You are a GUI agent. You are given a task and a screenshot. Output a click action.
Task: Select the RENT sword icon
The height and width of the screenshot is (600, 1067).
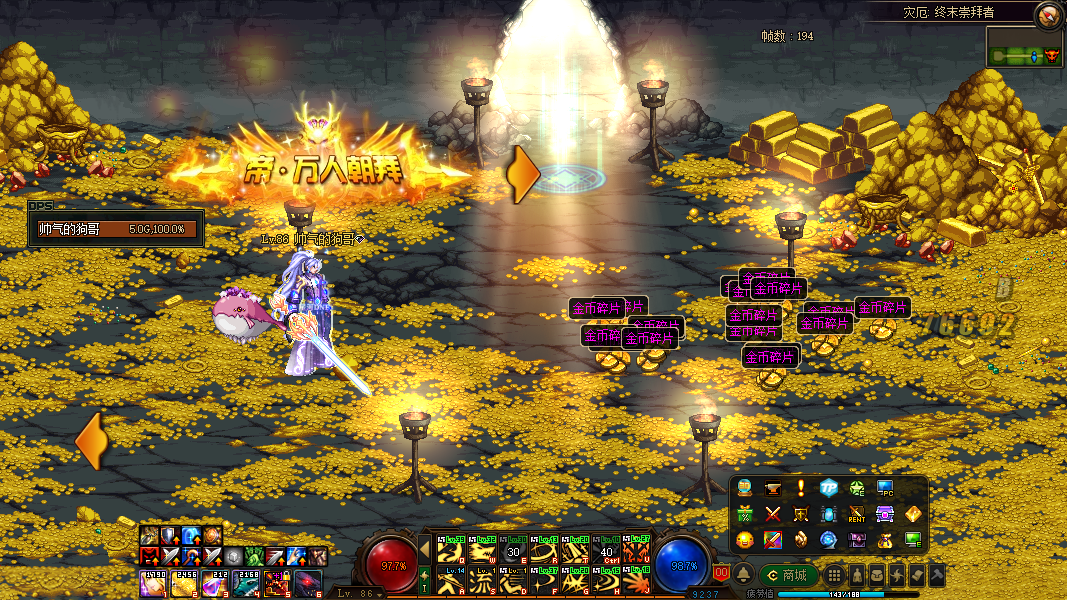[x=857, y=514]
